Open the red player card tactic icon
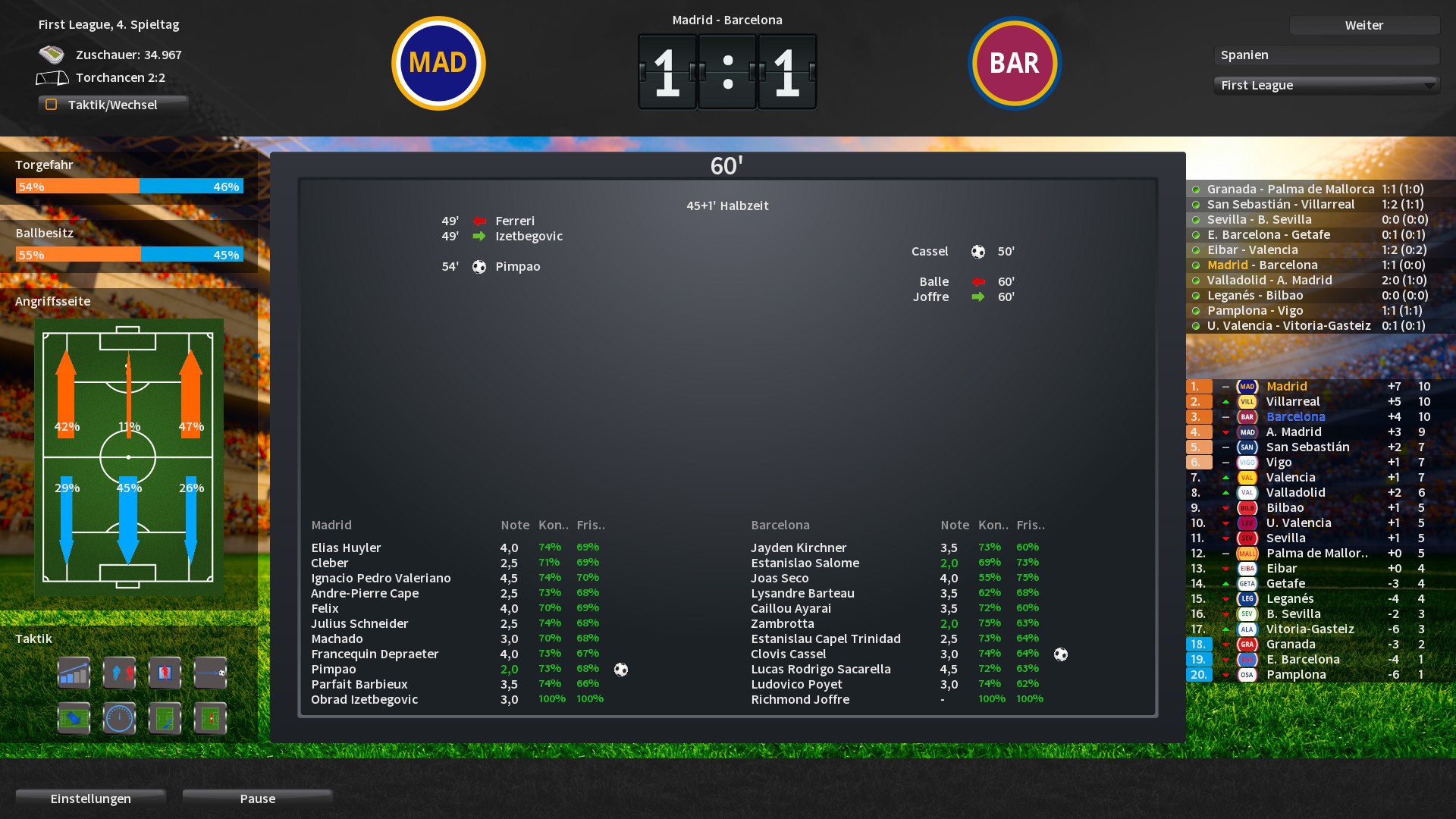This screenshot has width=1456, height=819. [165, 673]
